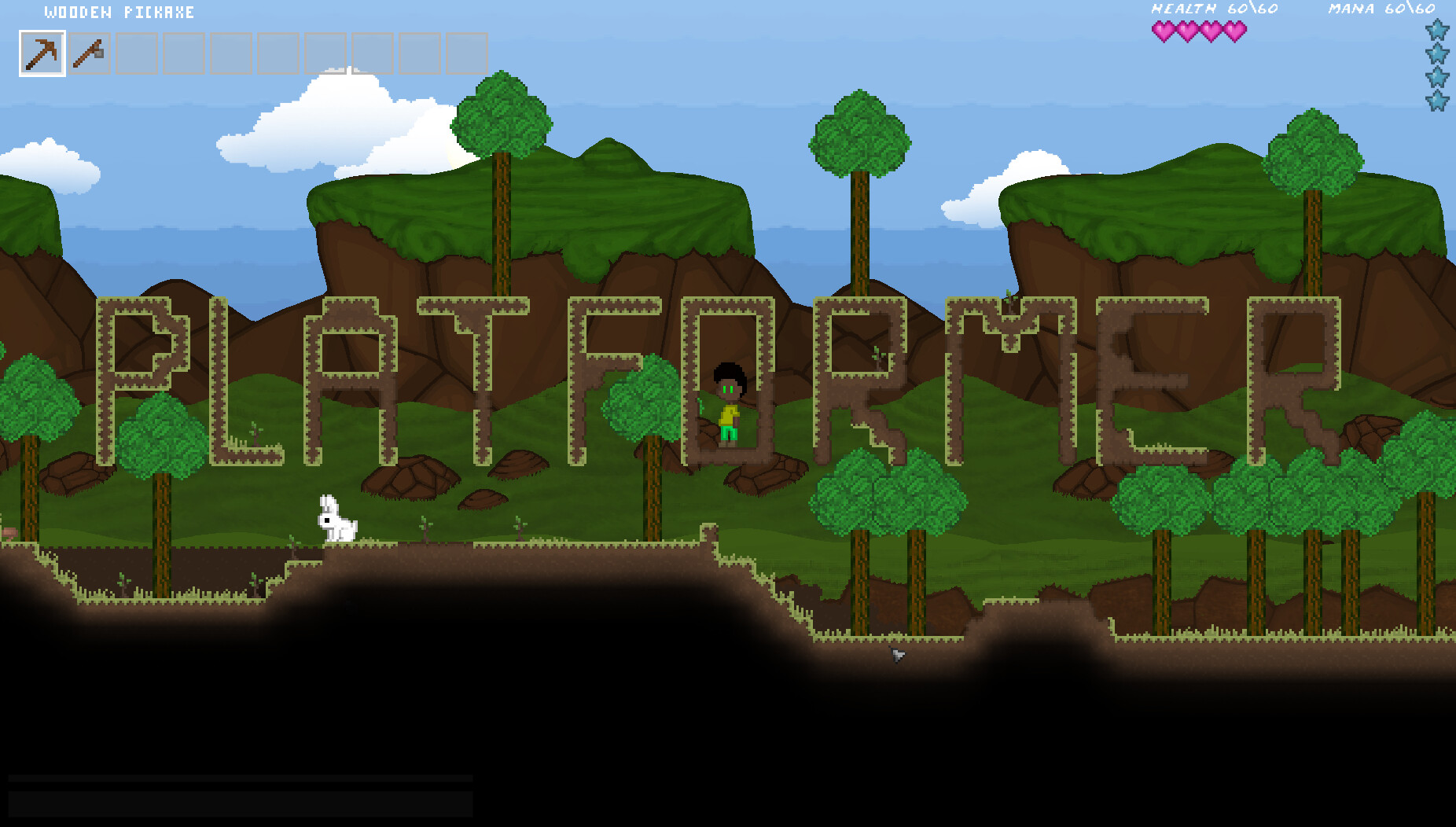
Task: Select the Wooden Pickaxe in slot one
Action: coord(43,51)
